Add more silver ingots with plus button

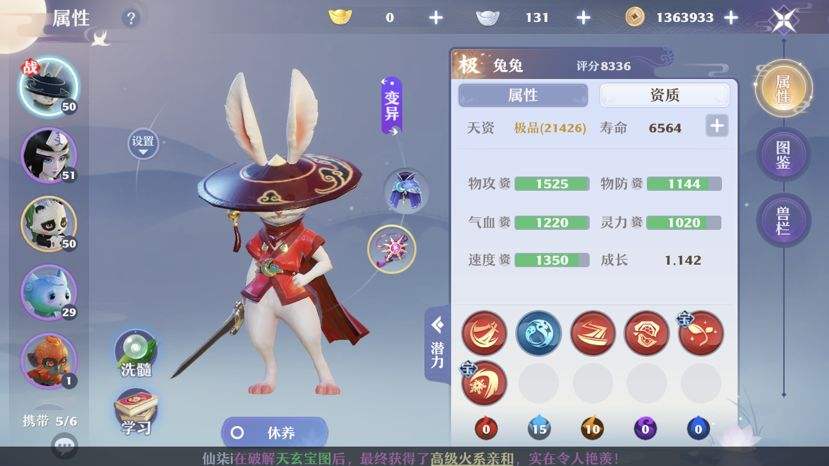tap(584, 17)
